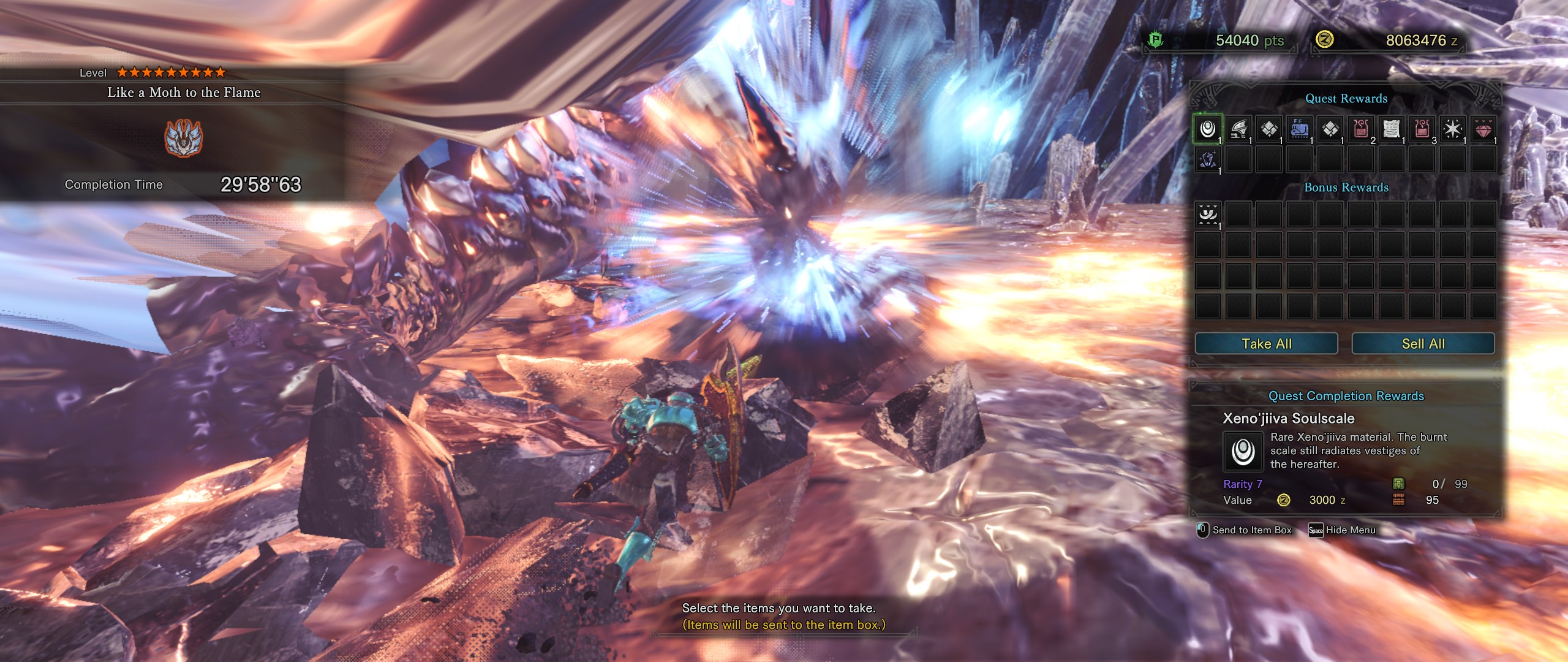Pick the white paper scroll reward
Screen dimensions: 1568x662
[1391, 129]
